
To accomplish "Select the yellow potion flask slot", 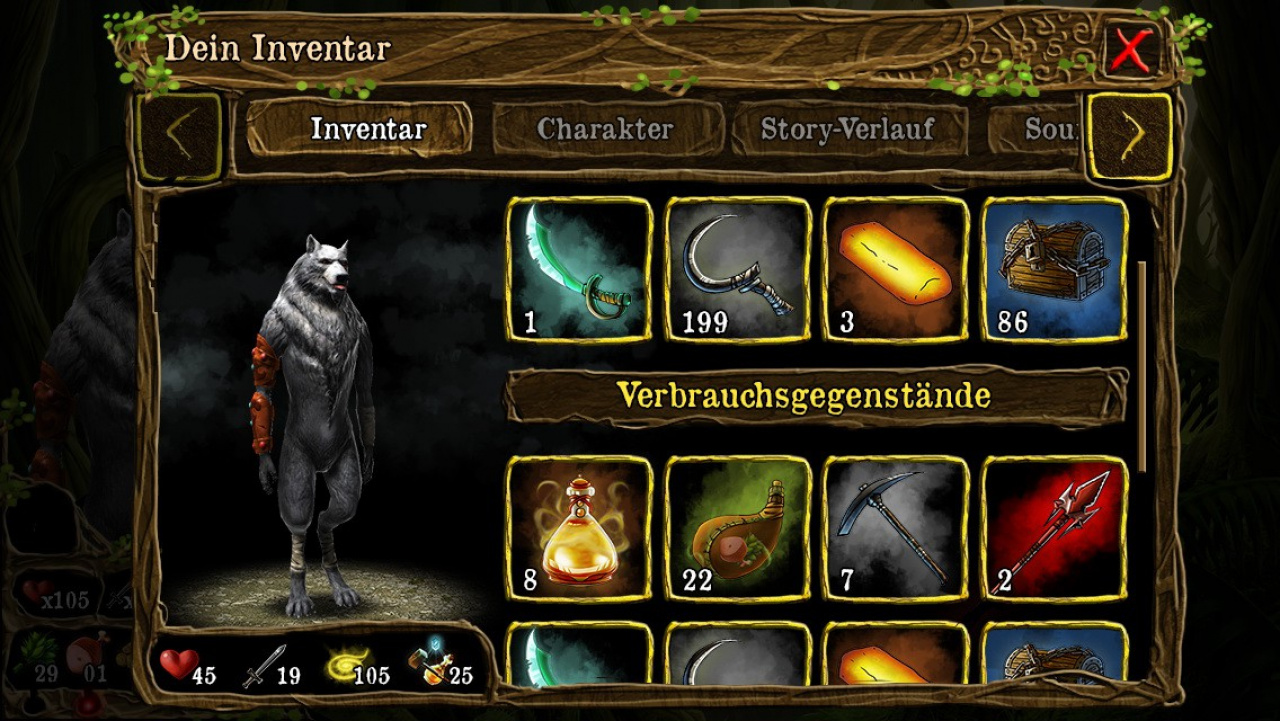I will (x=580, y=529).
